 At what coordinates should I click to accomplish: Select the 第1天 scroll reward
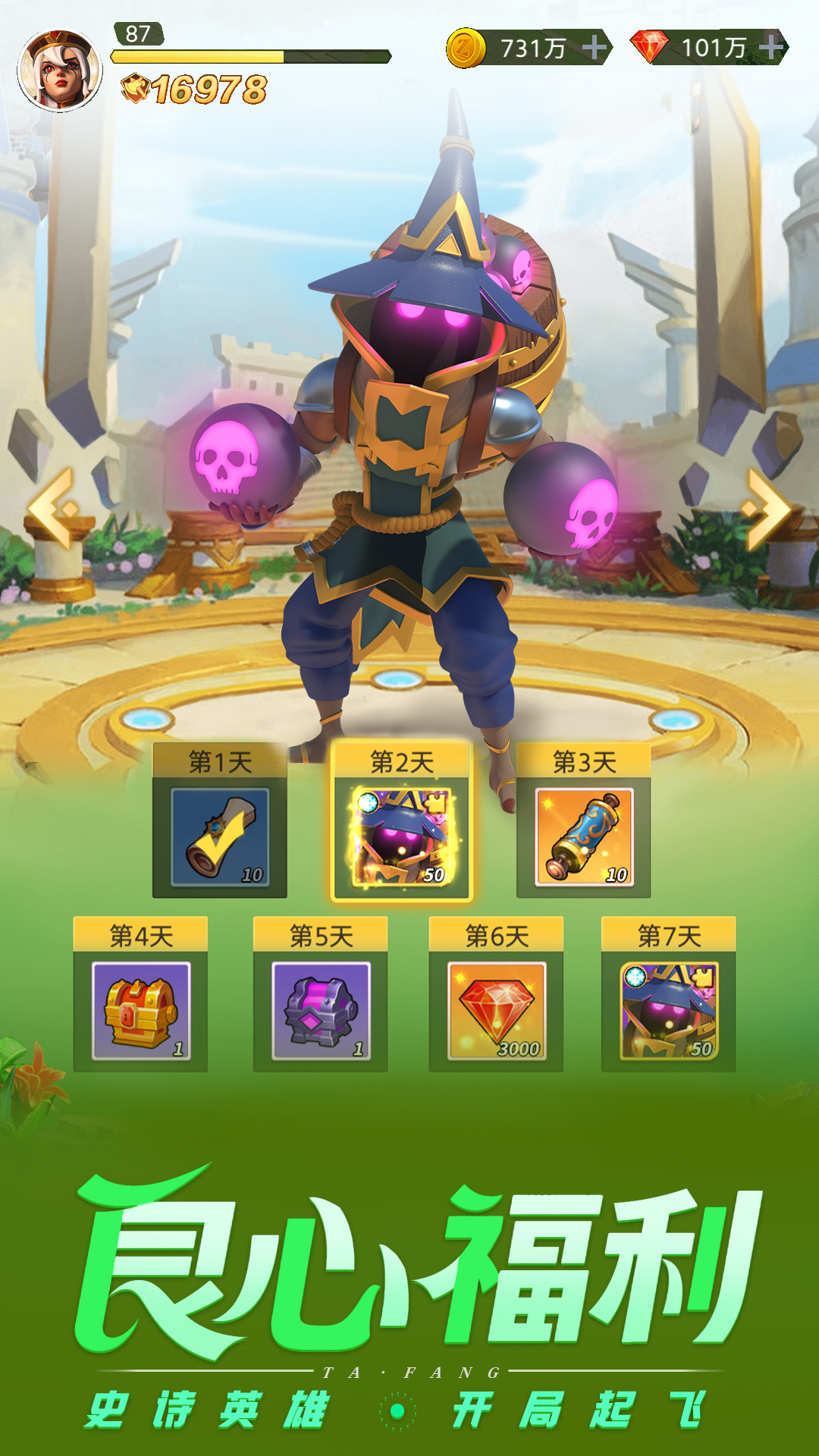click(x=220, y=836)
